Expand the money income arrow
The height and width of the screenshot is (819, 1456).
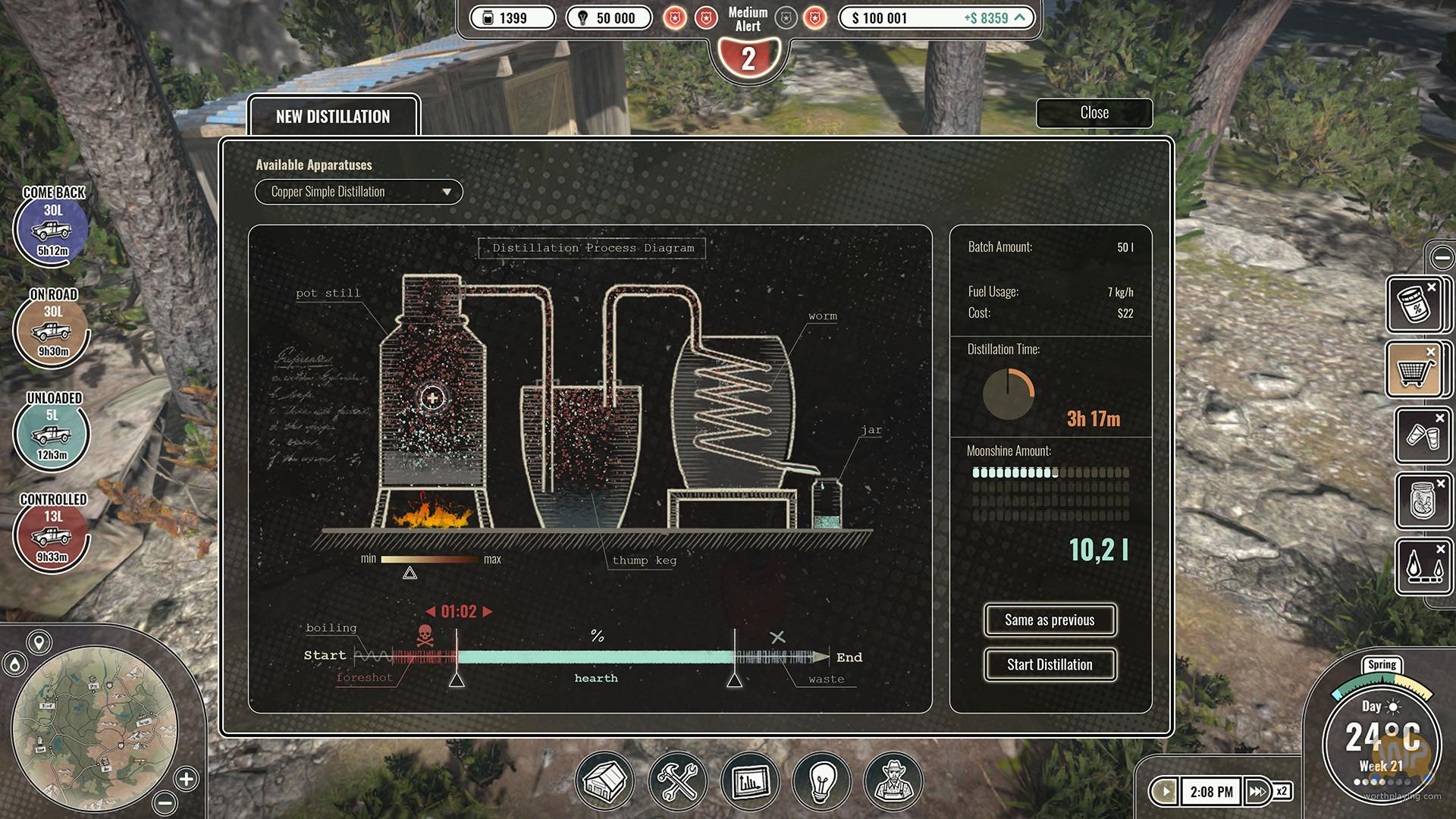click(x=1020, y=17)
